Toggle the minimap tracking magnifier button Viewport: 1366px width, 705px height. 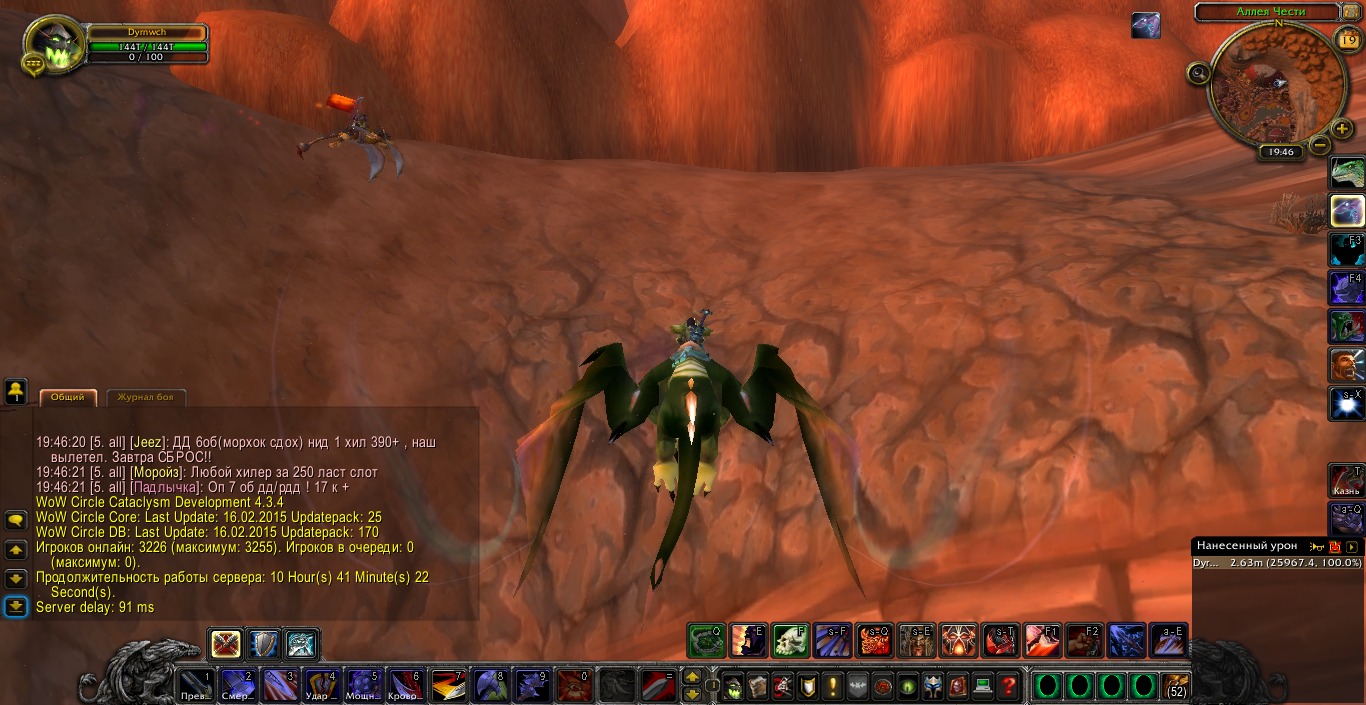click(x=1198, y=72)
